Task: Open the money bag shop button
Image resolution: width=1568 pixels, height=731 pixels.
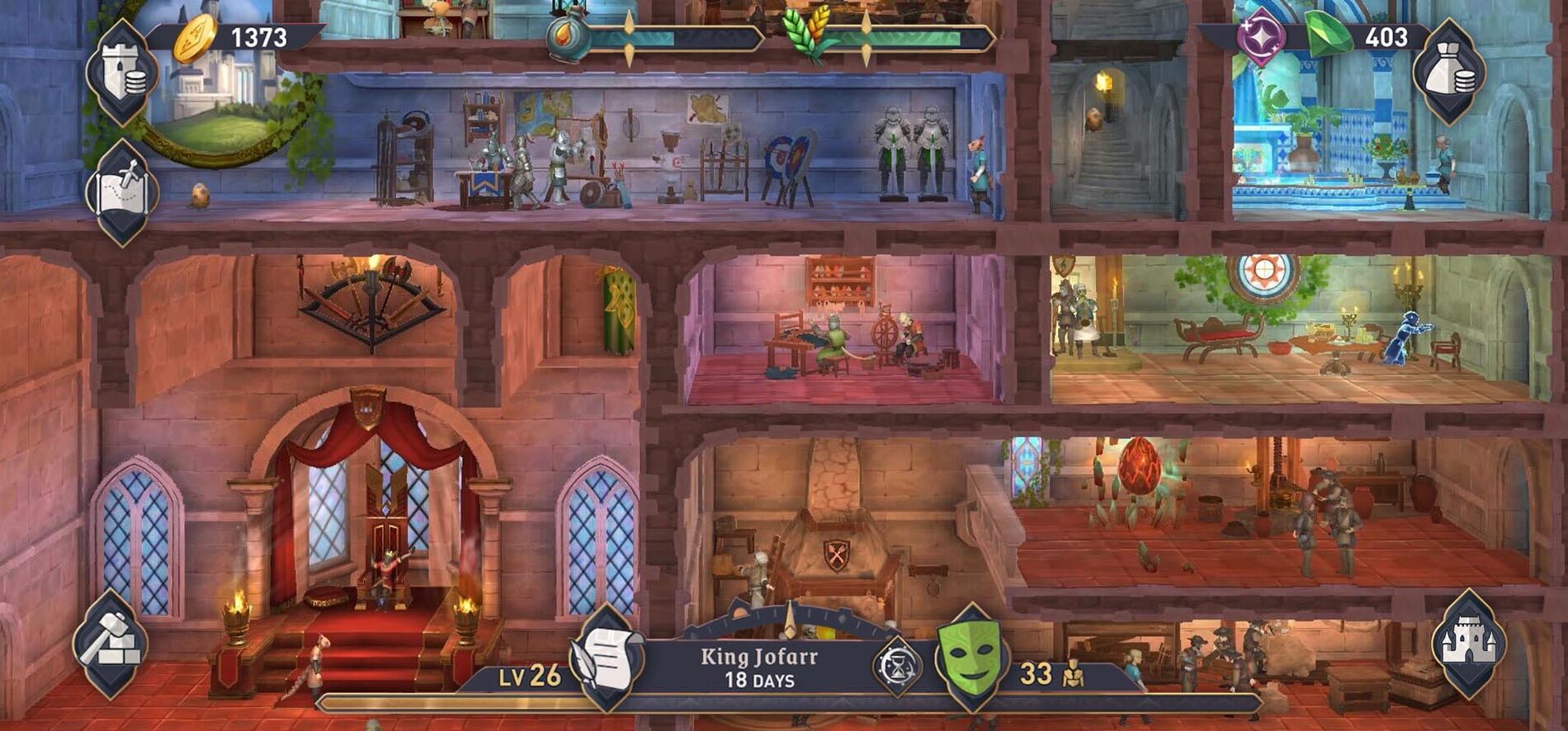Action: pyautogui.click(x=1449, y=71)
